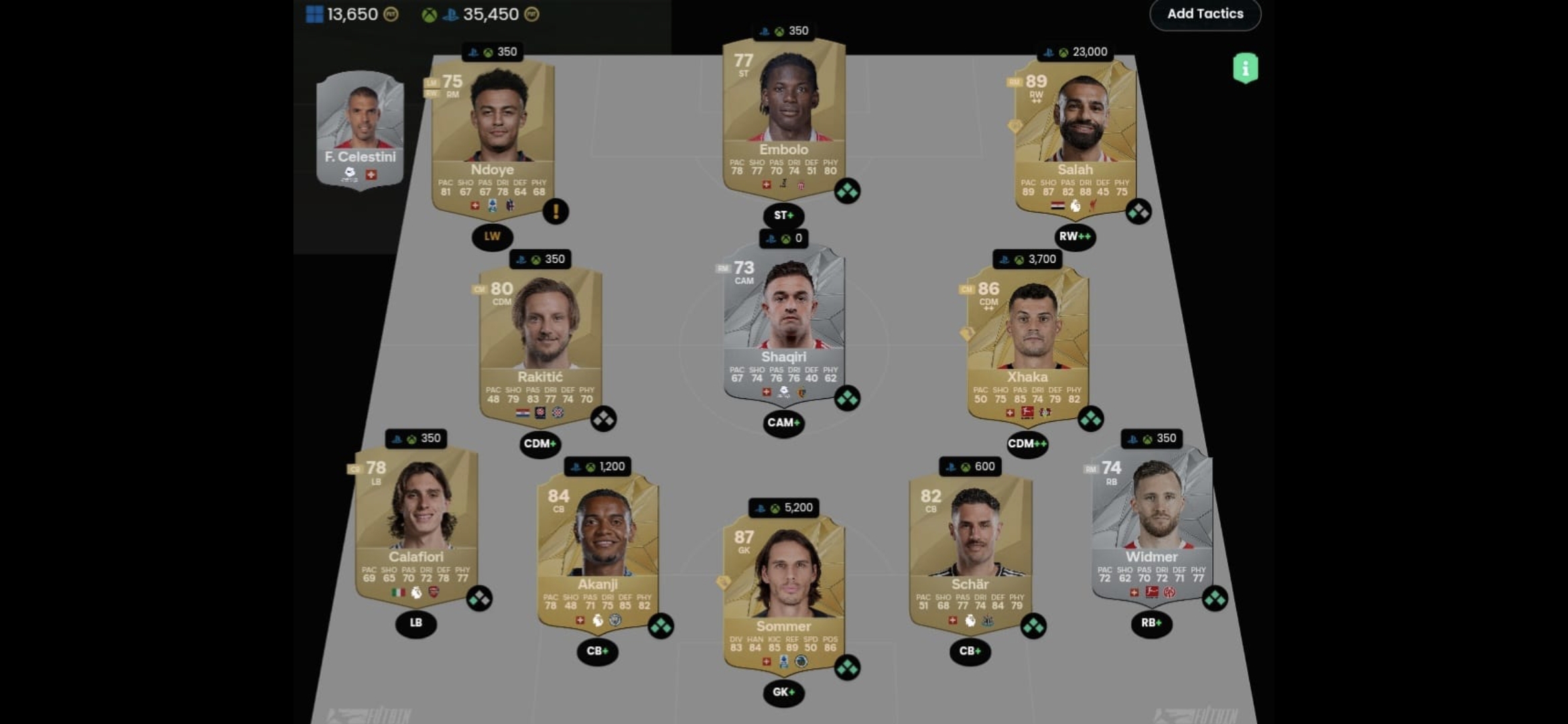The image size is (1568, 724).
Task: Click the chemistry diamond icon on Salah
Action: click(1138, 212)
